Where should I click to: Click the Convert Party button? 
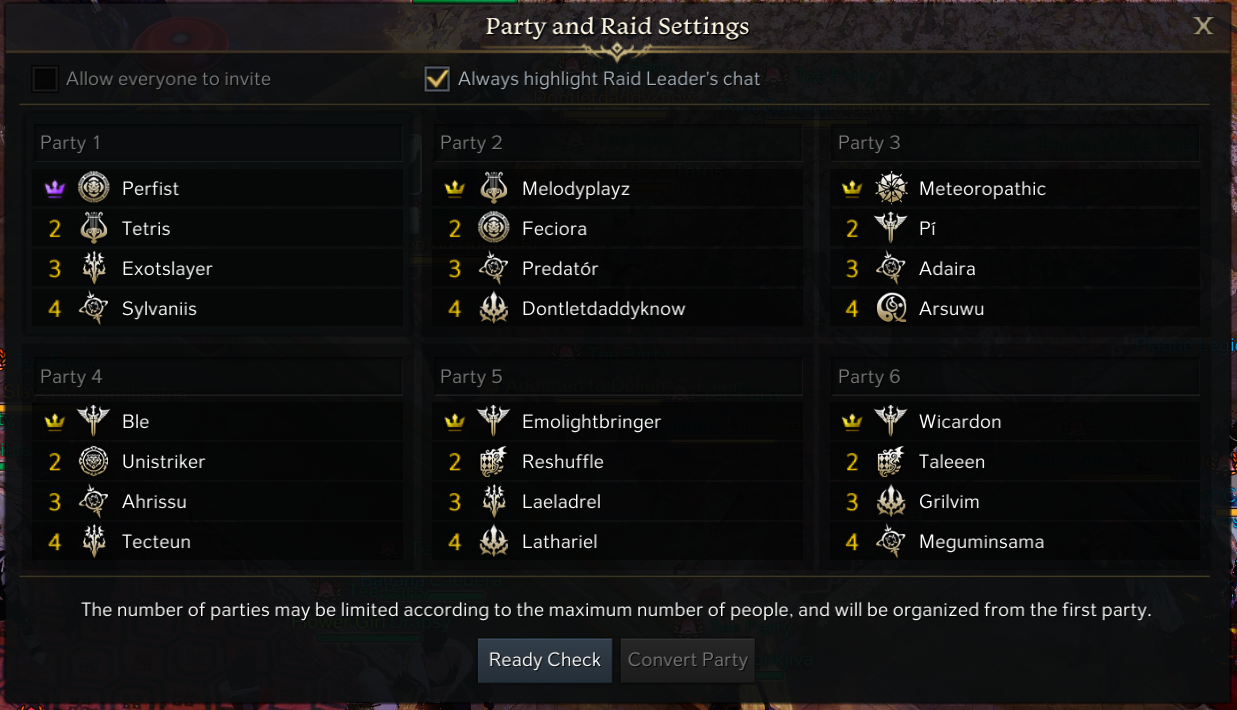687,660
